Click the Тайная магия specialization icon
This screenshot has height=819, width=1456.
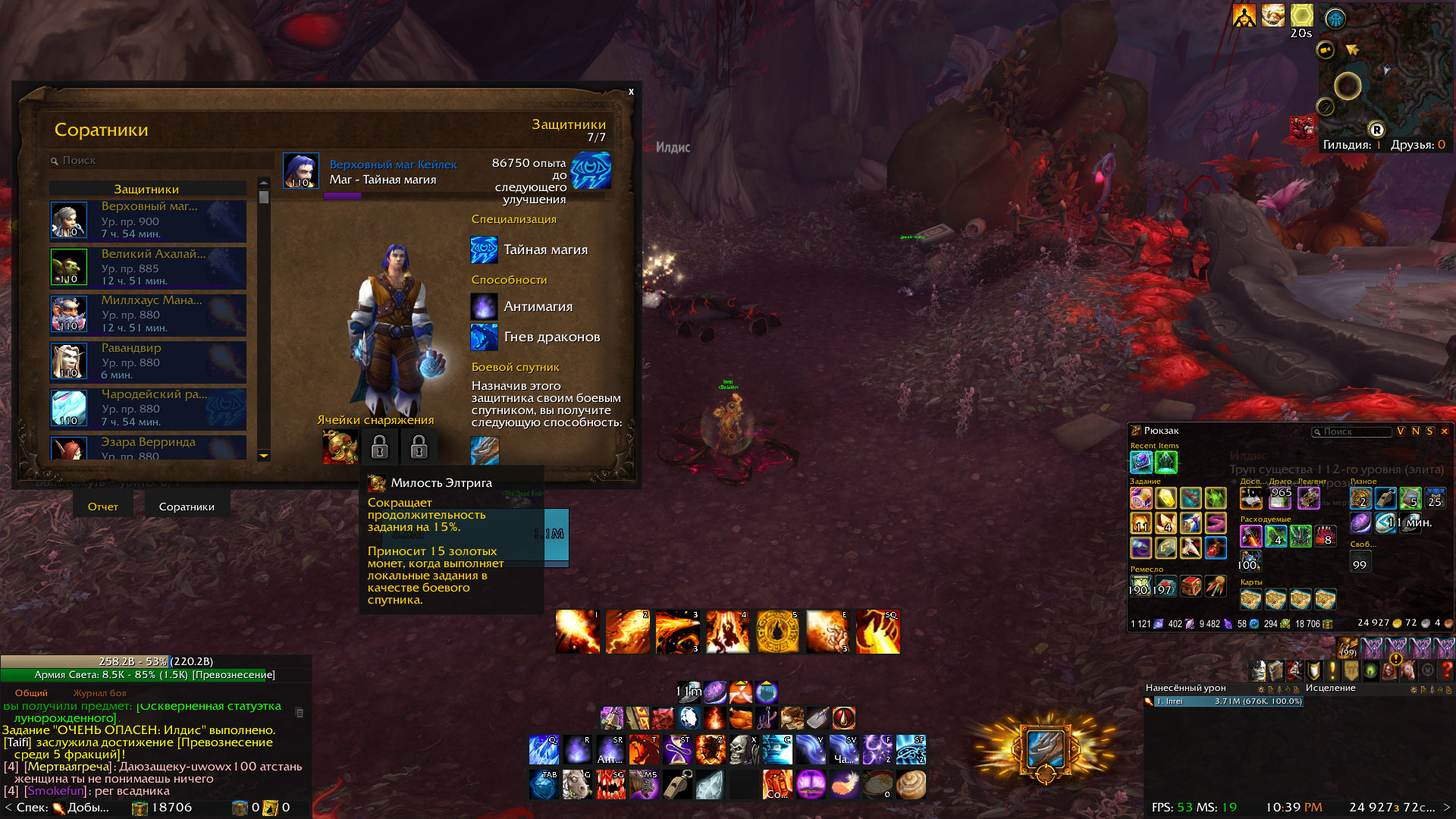[x=484, y=249]
